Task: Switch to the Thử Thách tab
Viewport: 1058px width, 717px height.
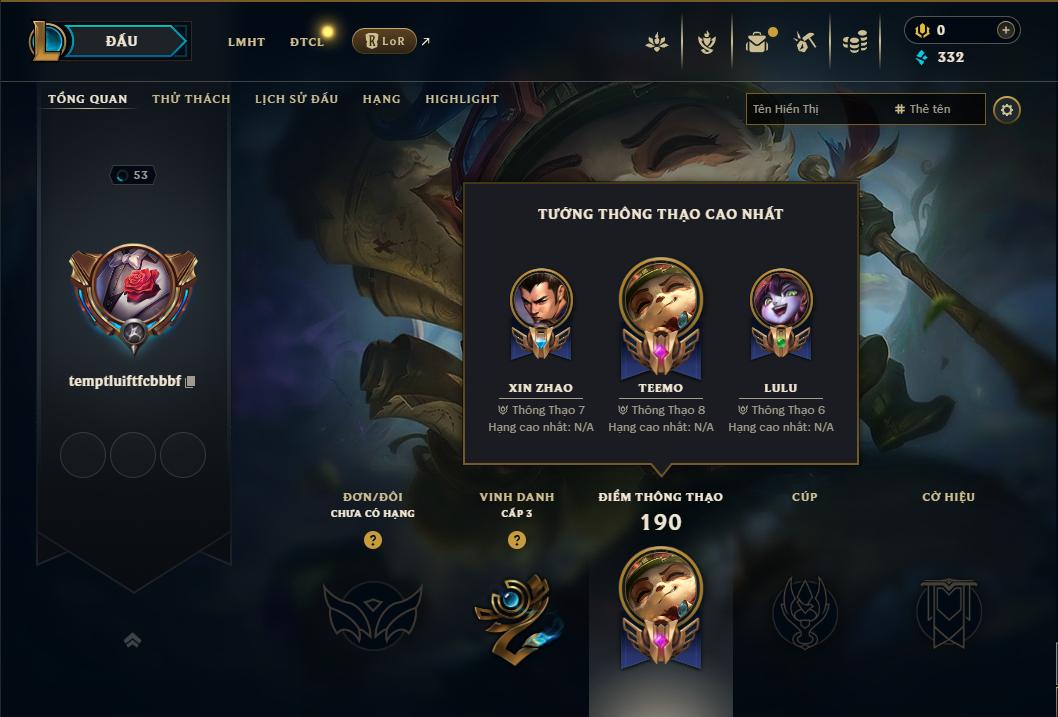Action: (x=191, y=99)
